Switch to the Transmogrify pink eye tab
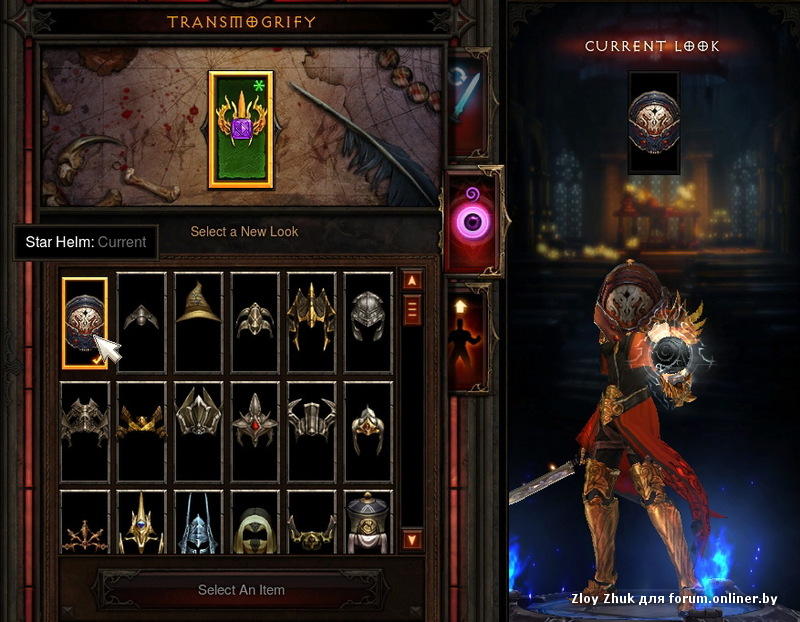The image size is (800, 622). [x=472, y=220]
